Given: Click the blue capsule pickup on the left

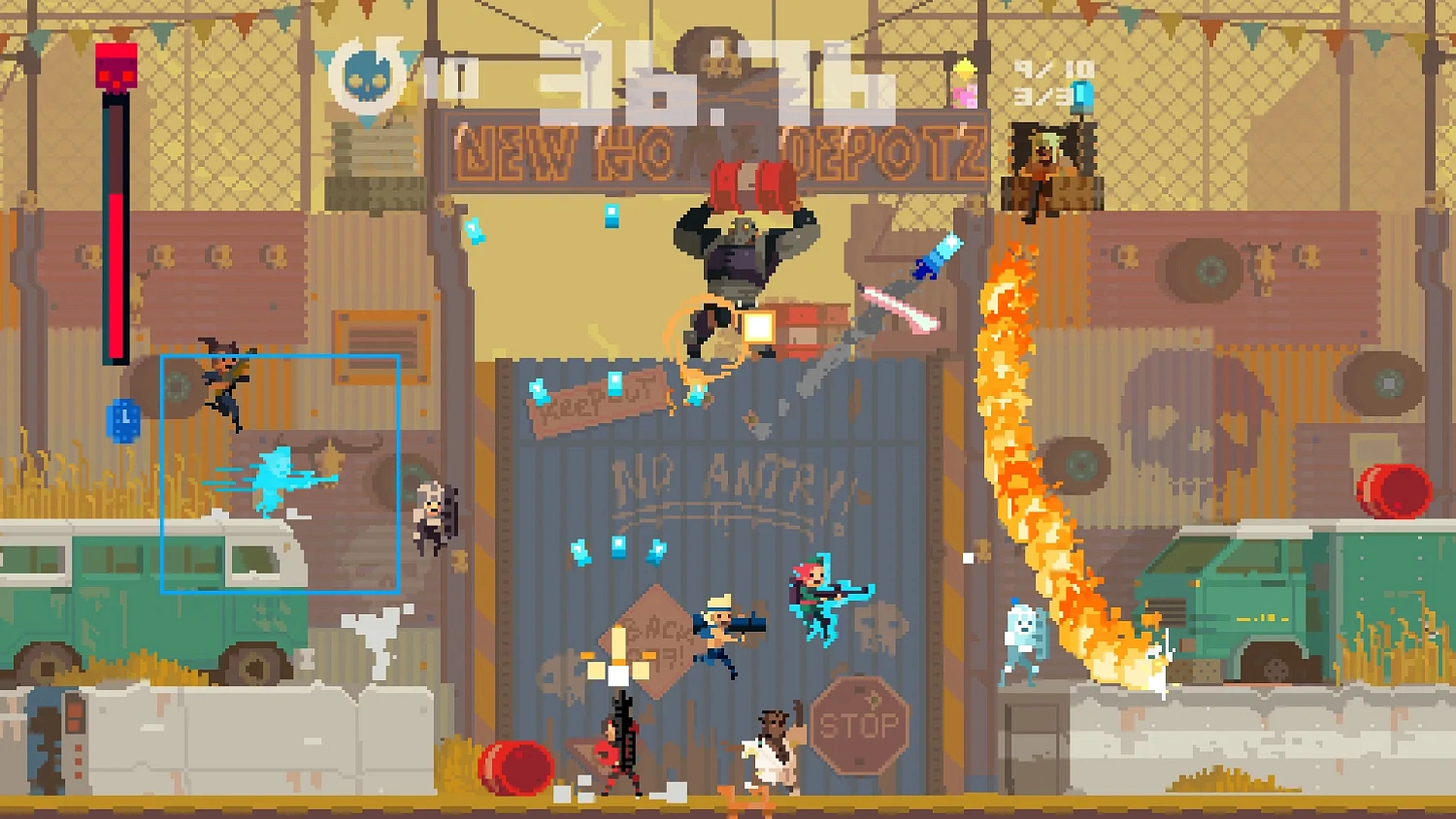Looking at the screenshot, I should click(124, 422).
